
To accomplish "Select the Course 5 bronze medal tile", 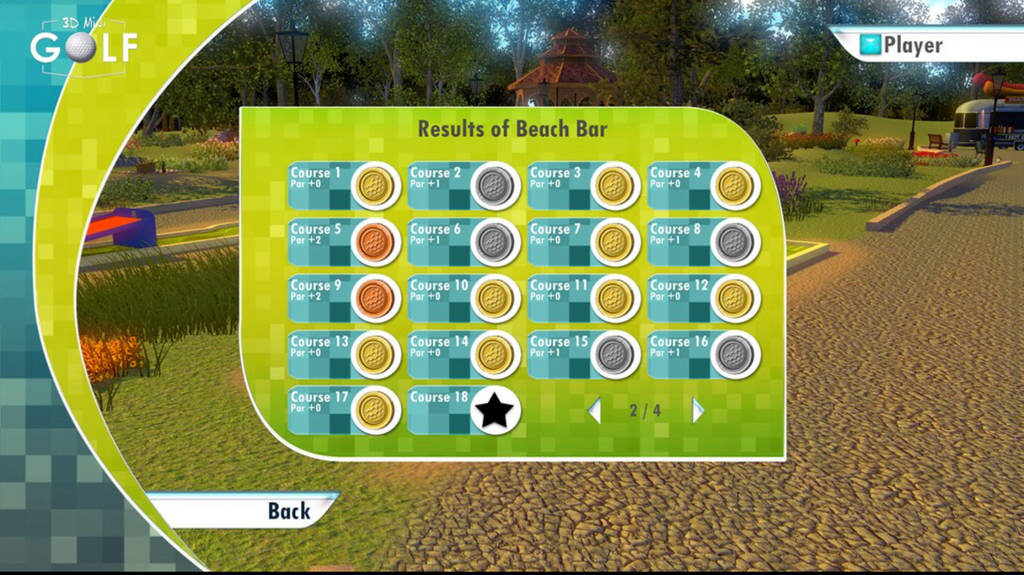I will pyautogui.click(x=343, y=241).
